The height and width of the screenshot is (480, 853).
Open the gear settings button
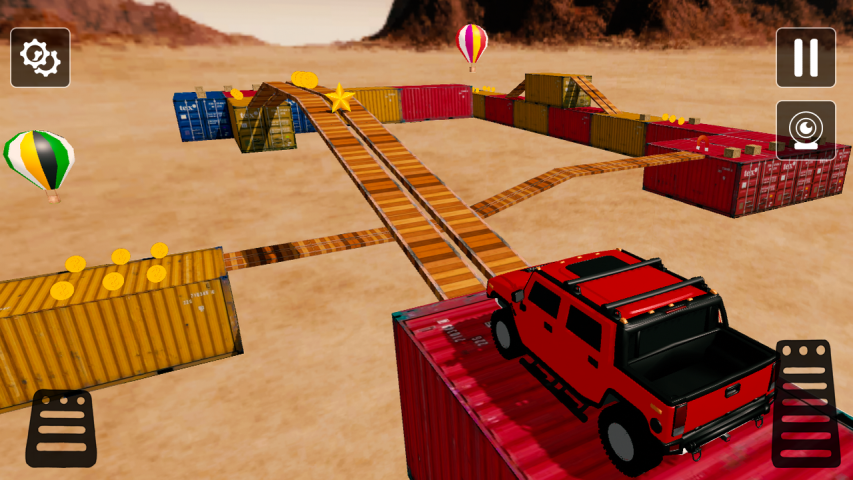40,58
